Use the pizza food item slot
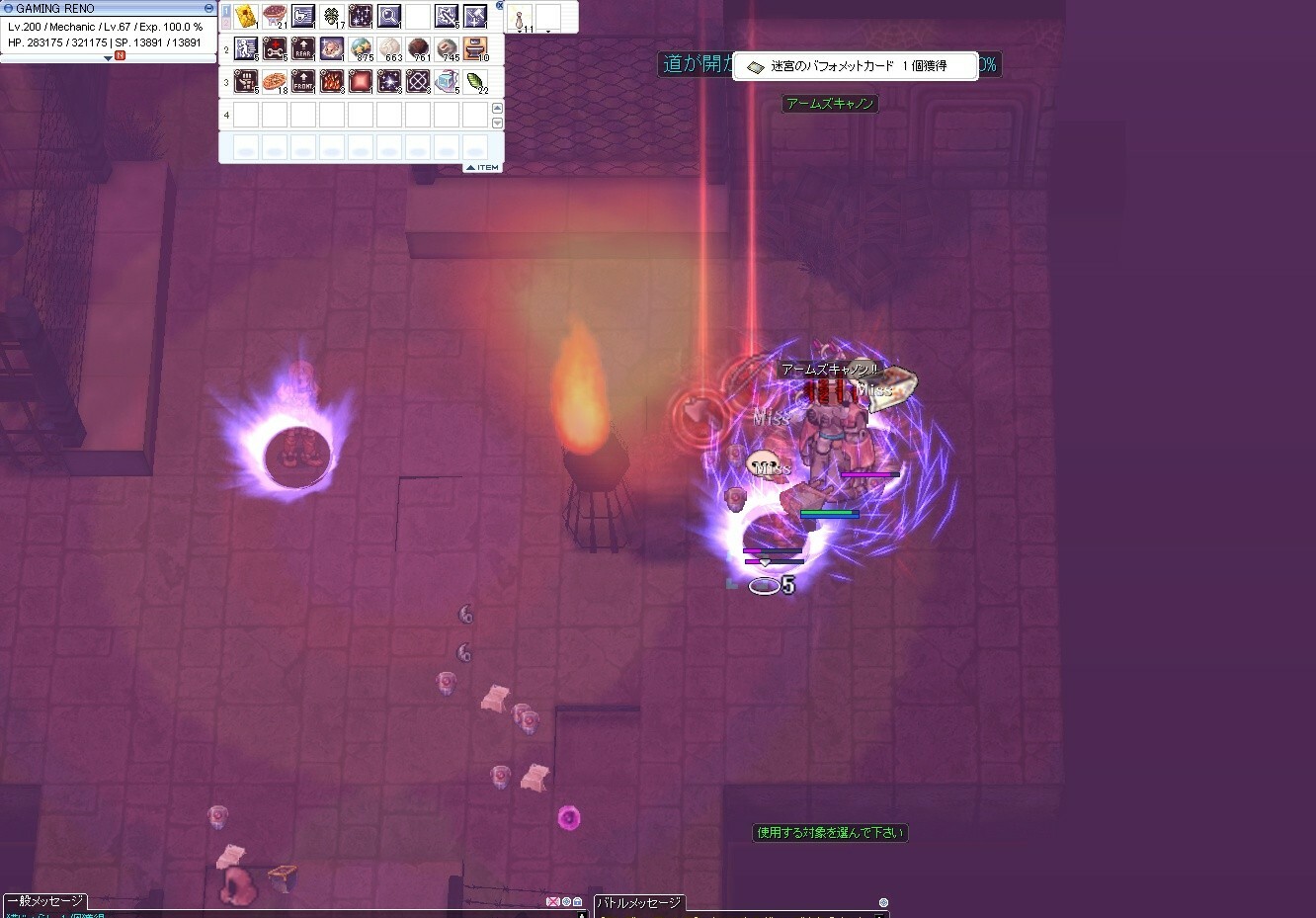1316x918 pixels. click(275, 81)
